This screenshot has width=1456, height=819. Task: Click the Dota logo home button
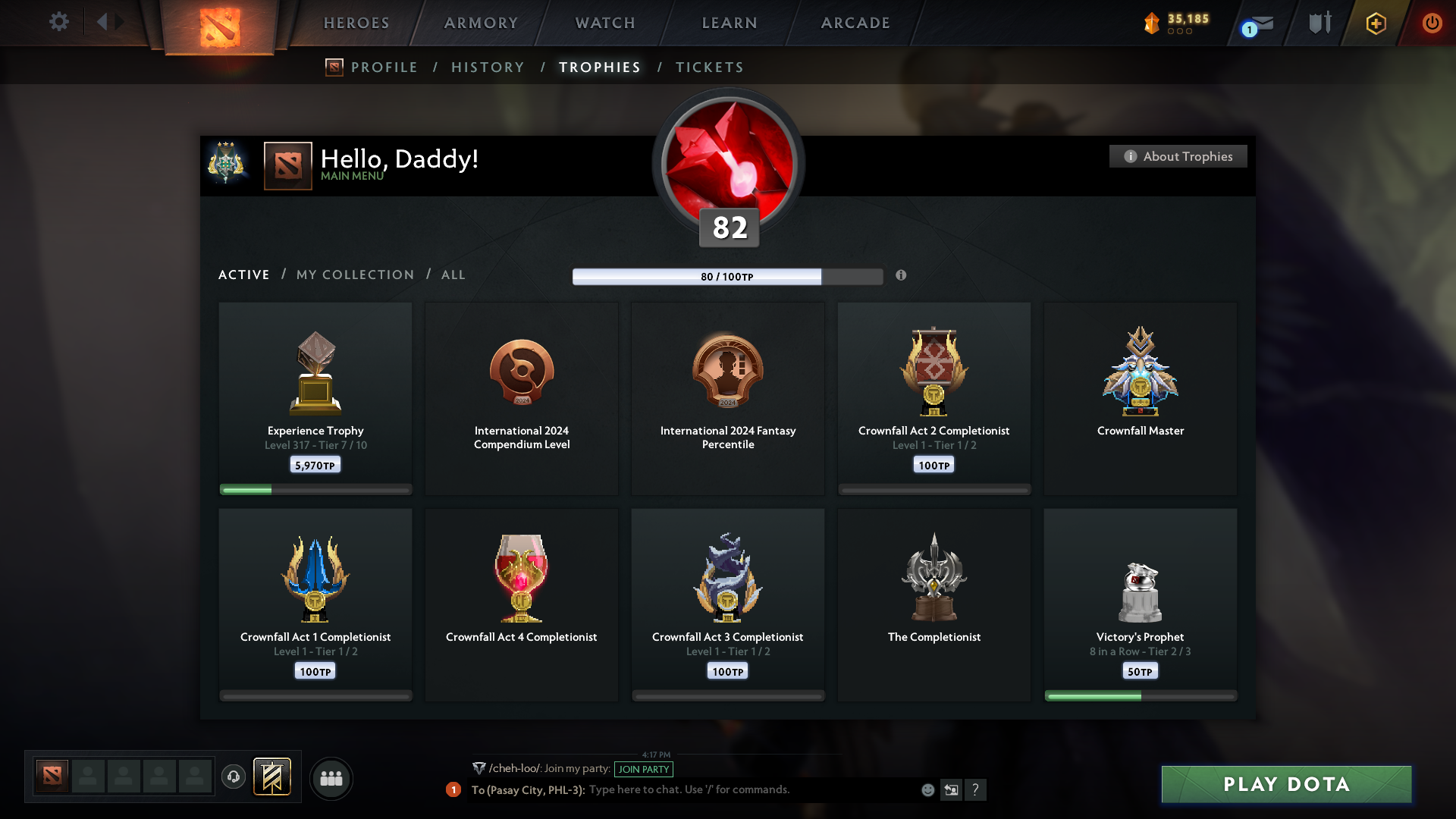pyautogui.click(x=219, y=23)
